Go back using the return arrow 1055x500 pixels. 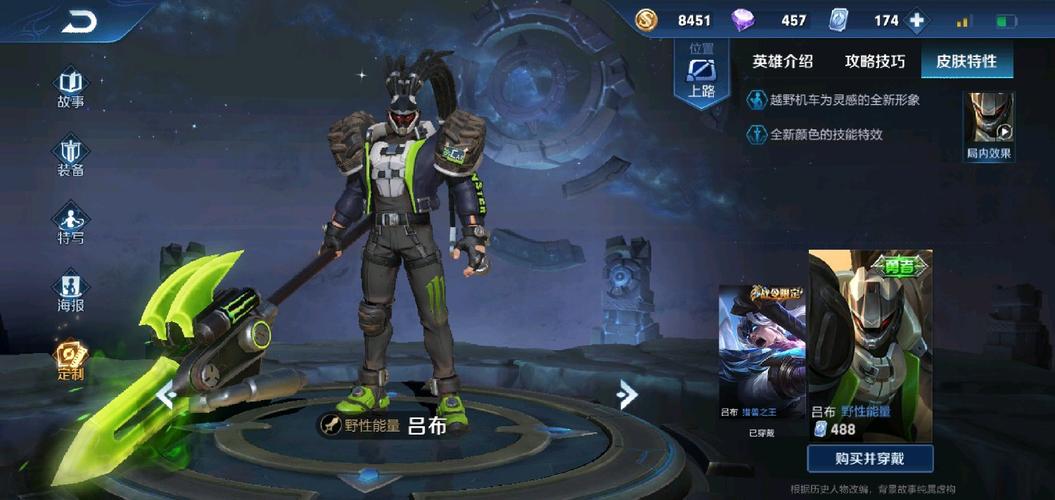tap(79, 21)
